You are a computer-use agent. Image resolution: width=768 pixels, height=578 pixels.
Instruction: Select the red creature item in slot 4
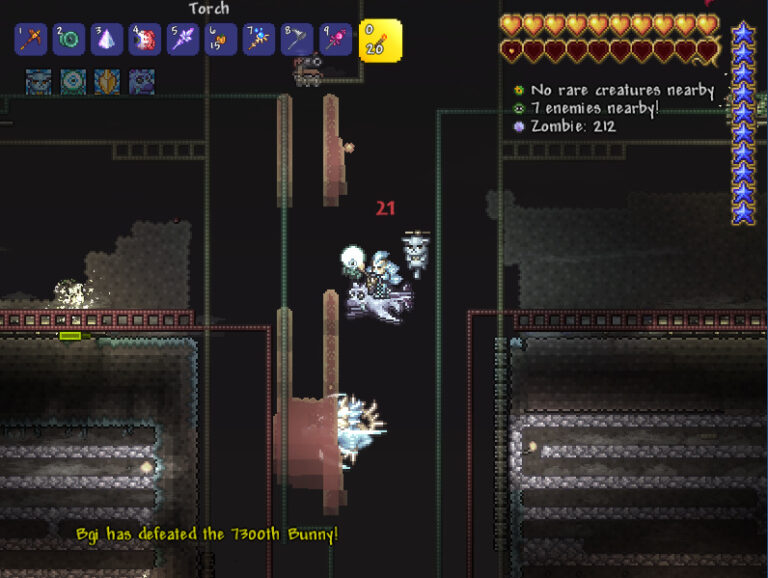pos(145,40)
